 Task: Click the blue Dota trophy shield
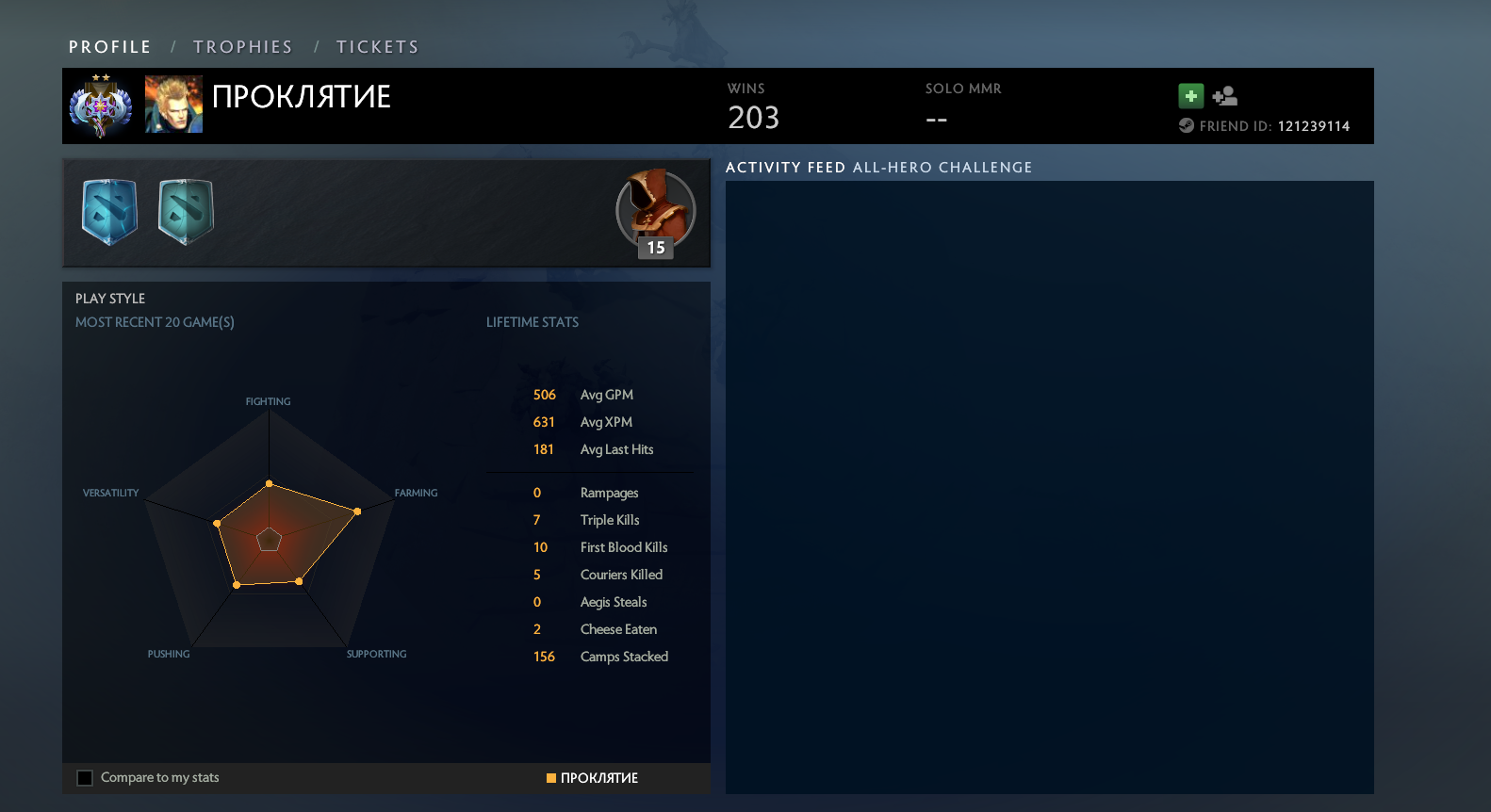click(x=110, y=212)
